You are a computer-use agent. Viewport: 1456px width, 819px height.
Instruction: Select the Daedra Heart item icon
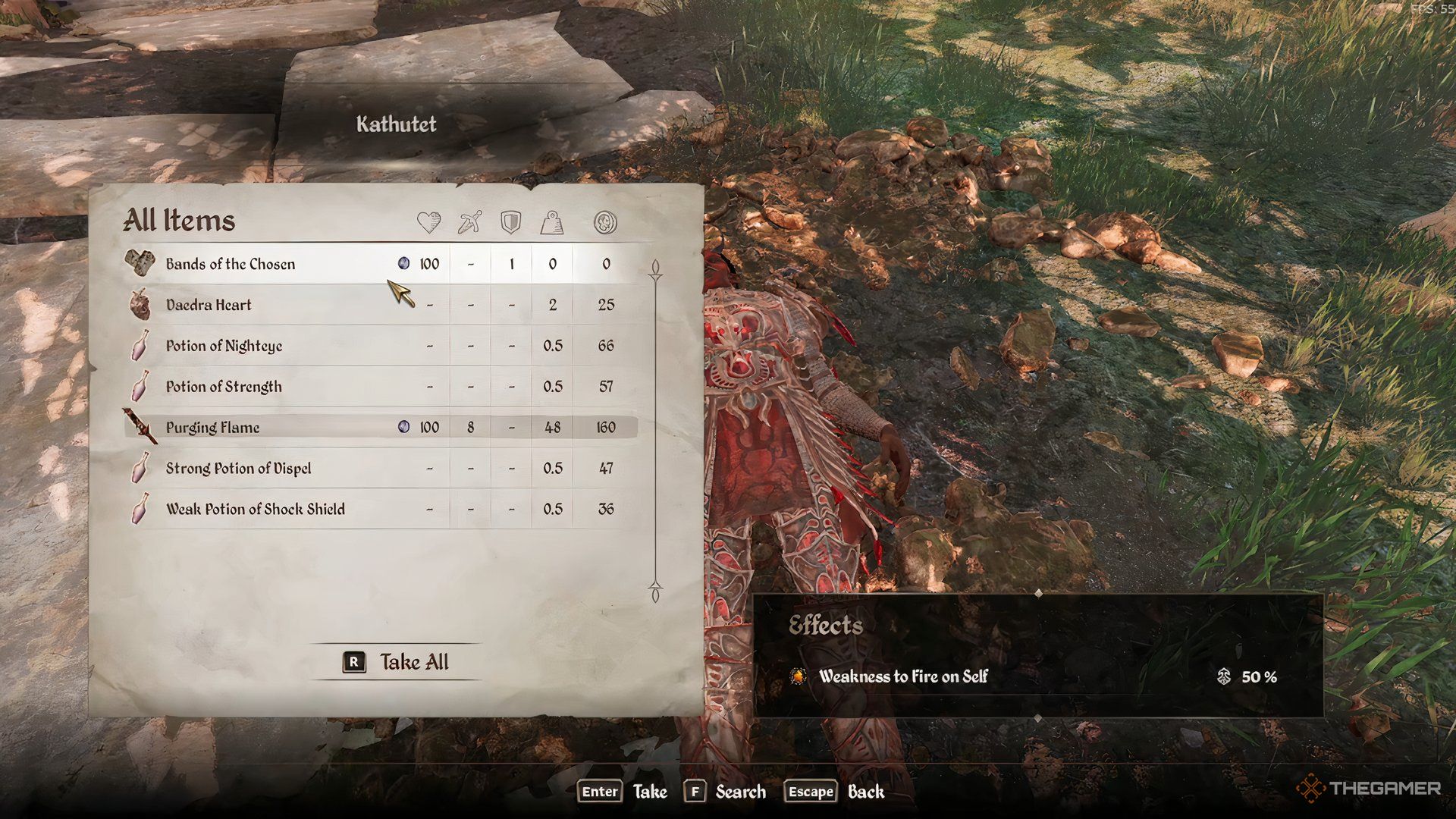click(140, 304)
